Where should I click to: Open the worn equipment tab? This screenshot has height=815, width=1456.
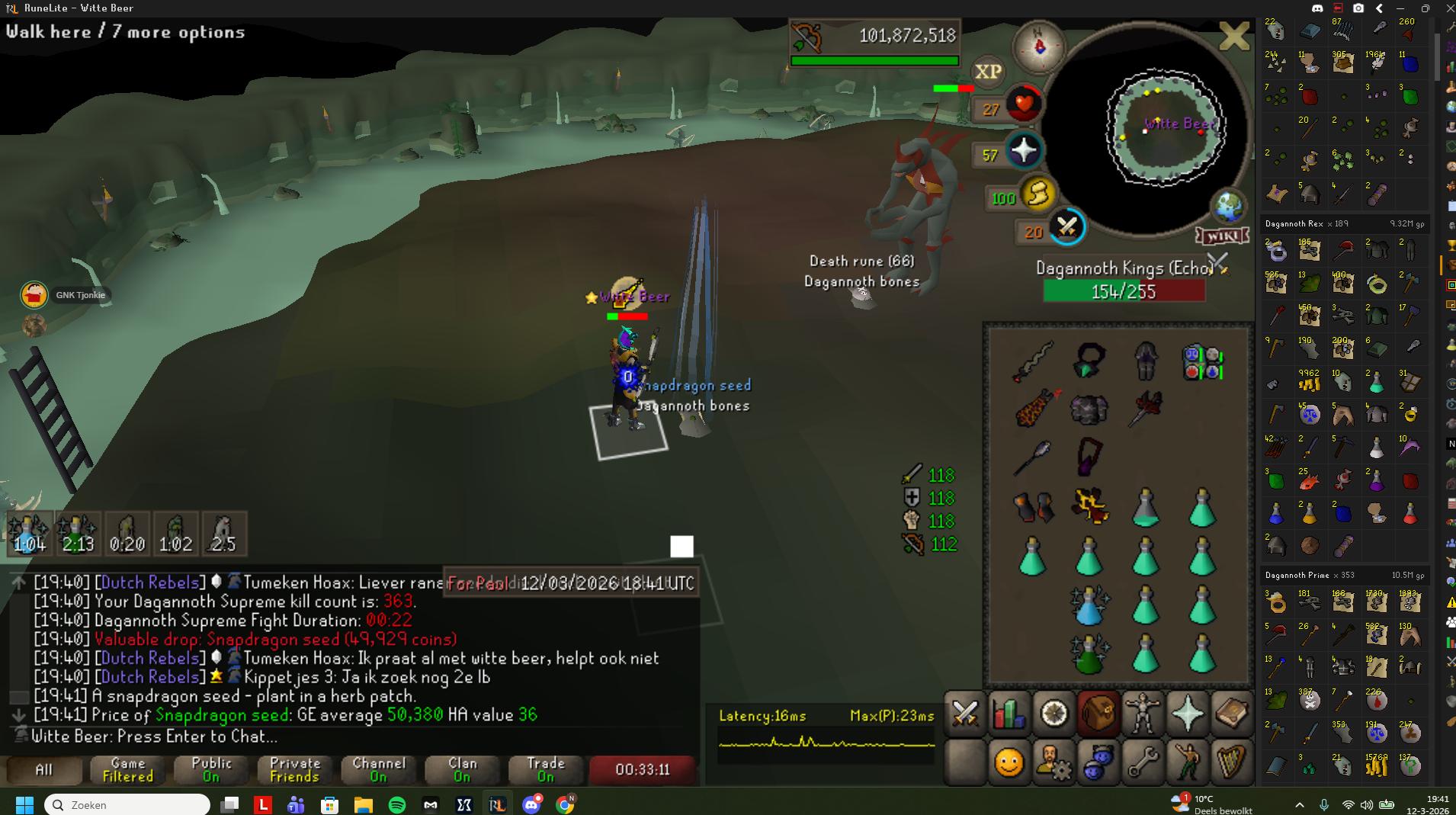pos(1143,714)
